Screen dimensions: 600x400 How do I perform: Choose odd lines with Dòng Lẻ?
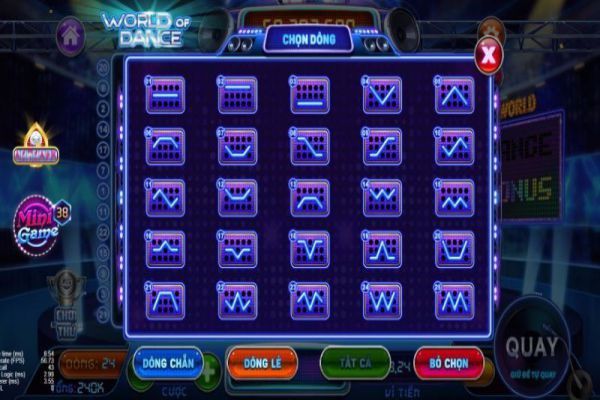point(261,362)
